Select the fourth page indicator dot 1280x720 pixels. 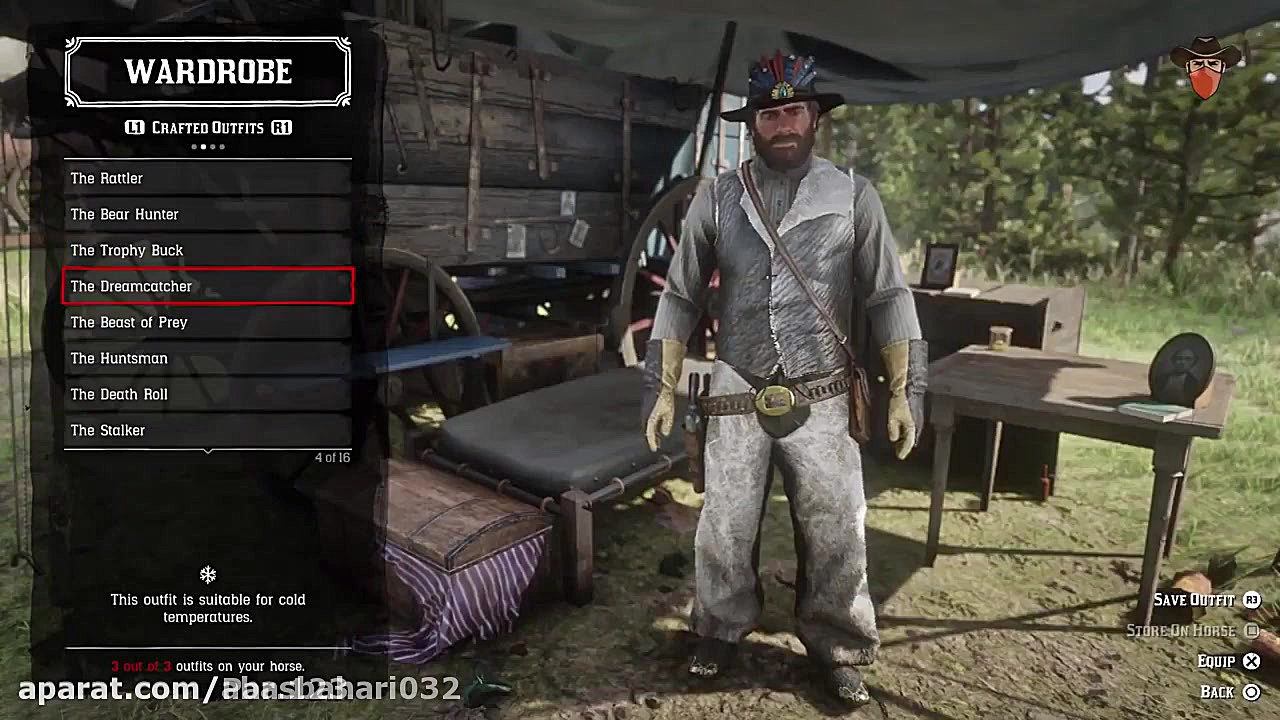point(221,146)
